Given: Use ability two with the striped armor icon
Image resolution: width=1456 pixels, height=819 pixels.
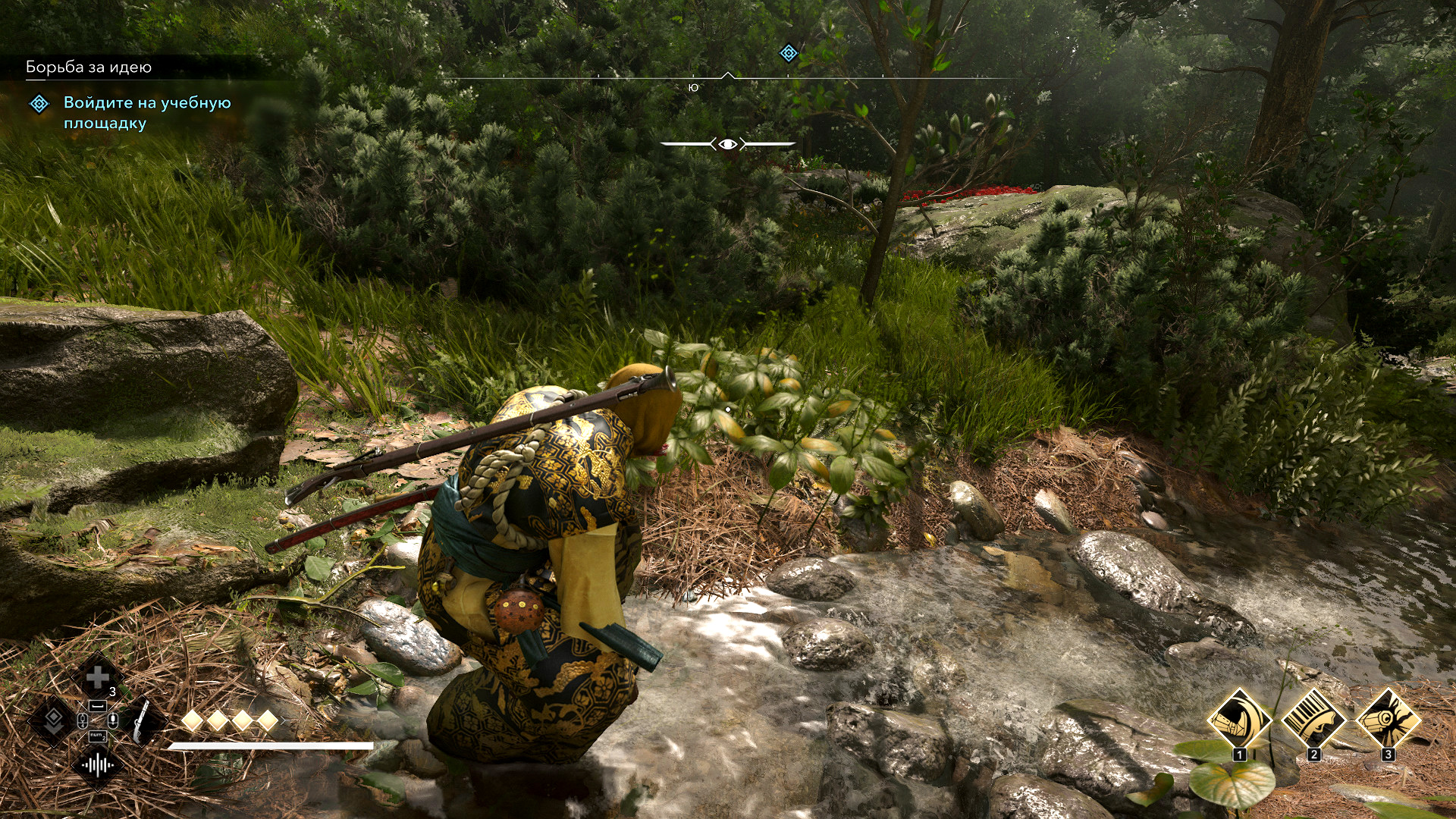Looking at the screenshot, I should [x=1313, y=719].
